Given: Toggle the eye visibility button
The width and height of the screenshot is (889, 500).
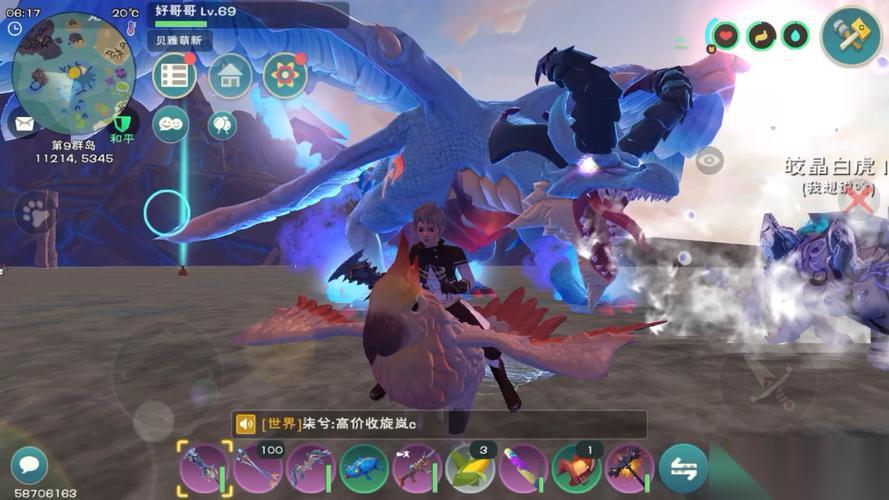Looking at the screenshot, I should click(x=709, y=160).
